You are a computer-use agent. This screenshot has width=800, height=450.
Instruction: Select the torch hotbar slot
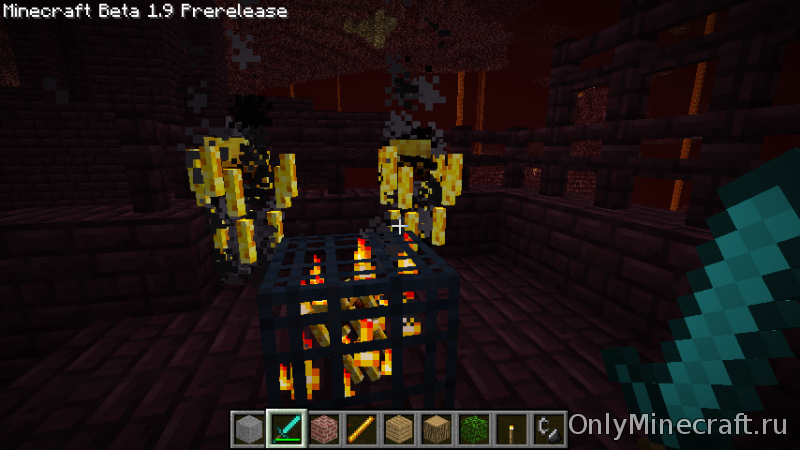510,428
